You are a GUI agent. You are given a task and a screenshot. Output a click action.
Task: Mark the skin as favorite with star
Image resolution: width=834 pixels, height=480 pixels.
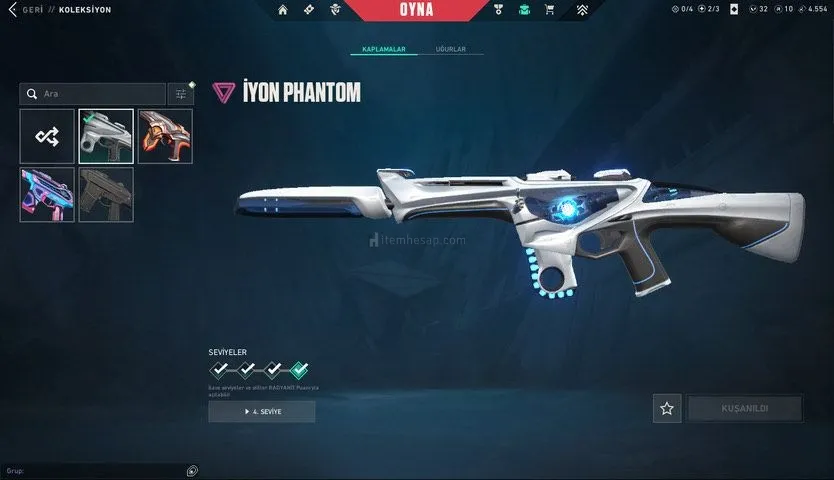(x=667, y=408)
